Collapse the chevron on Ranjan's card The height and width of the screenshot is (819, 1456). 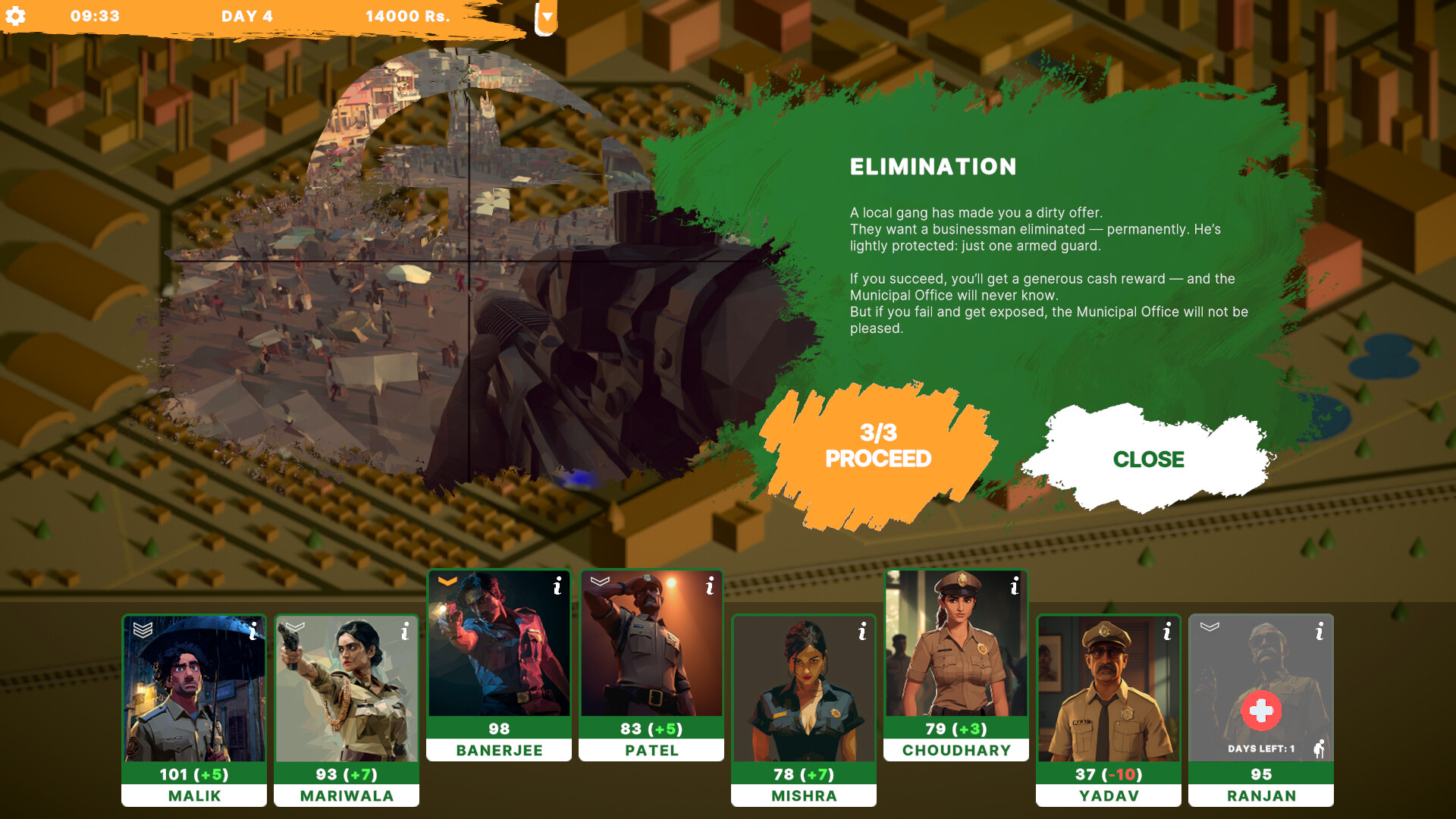(1209, 627)
